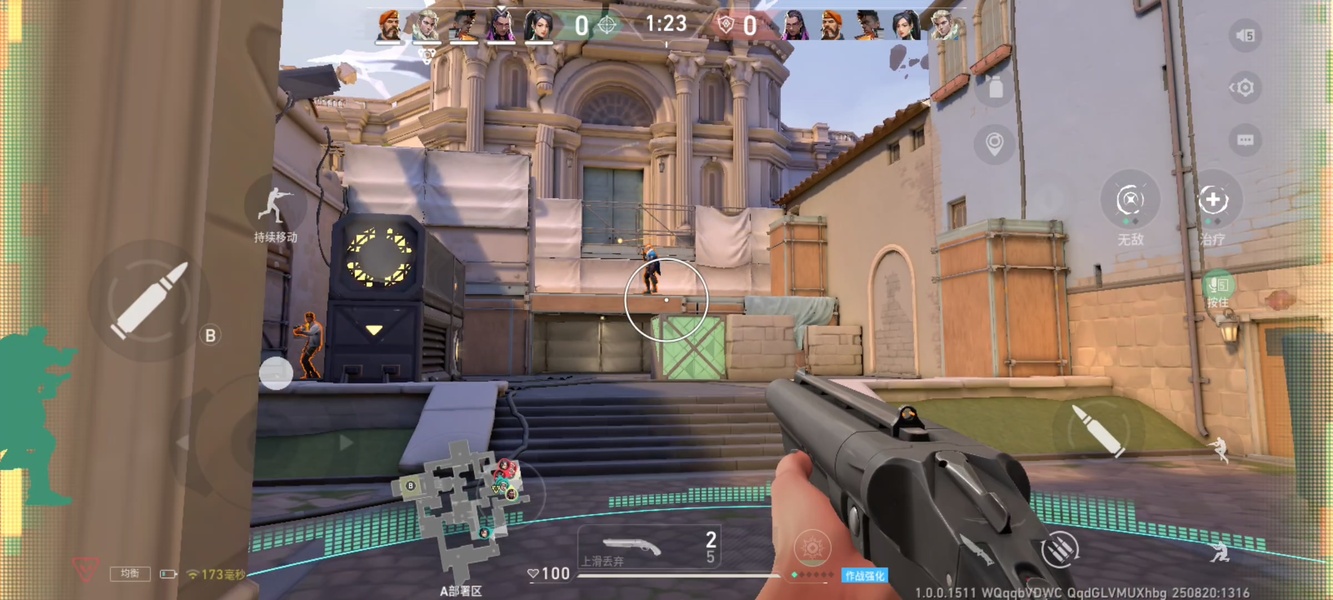The width and height of the screenshot is (1333, 600).
Task: Reload using the three-bullet icon
Action: [x=1060, y=548]
